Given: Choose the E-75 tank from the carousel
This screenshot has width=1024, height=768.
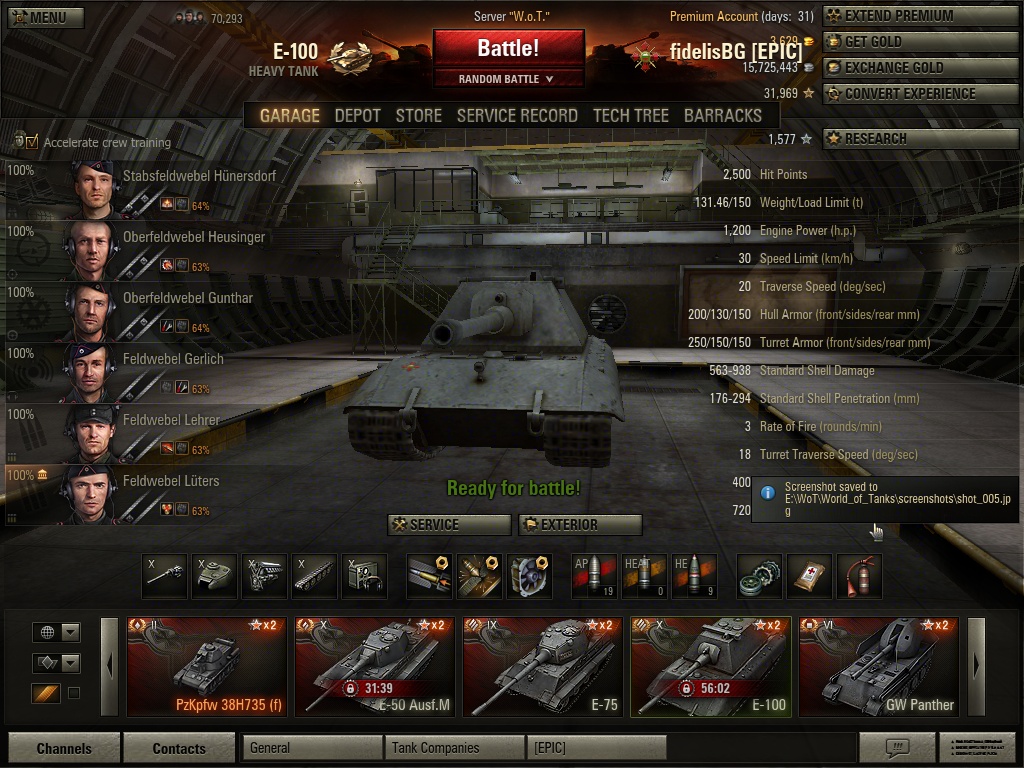Looking at the screenshot, I should [x=542, y=667].
